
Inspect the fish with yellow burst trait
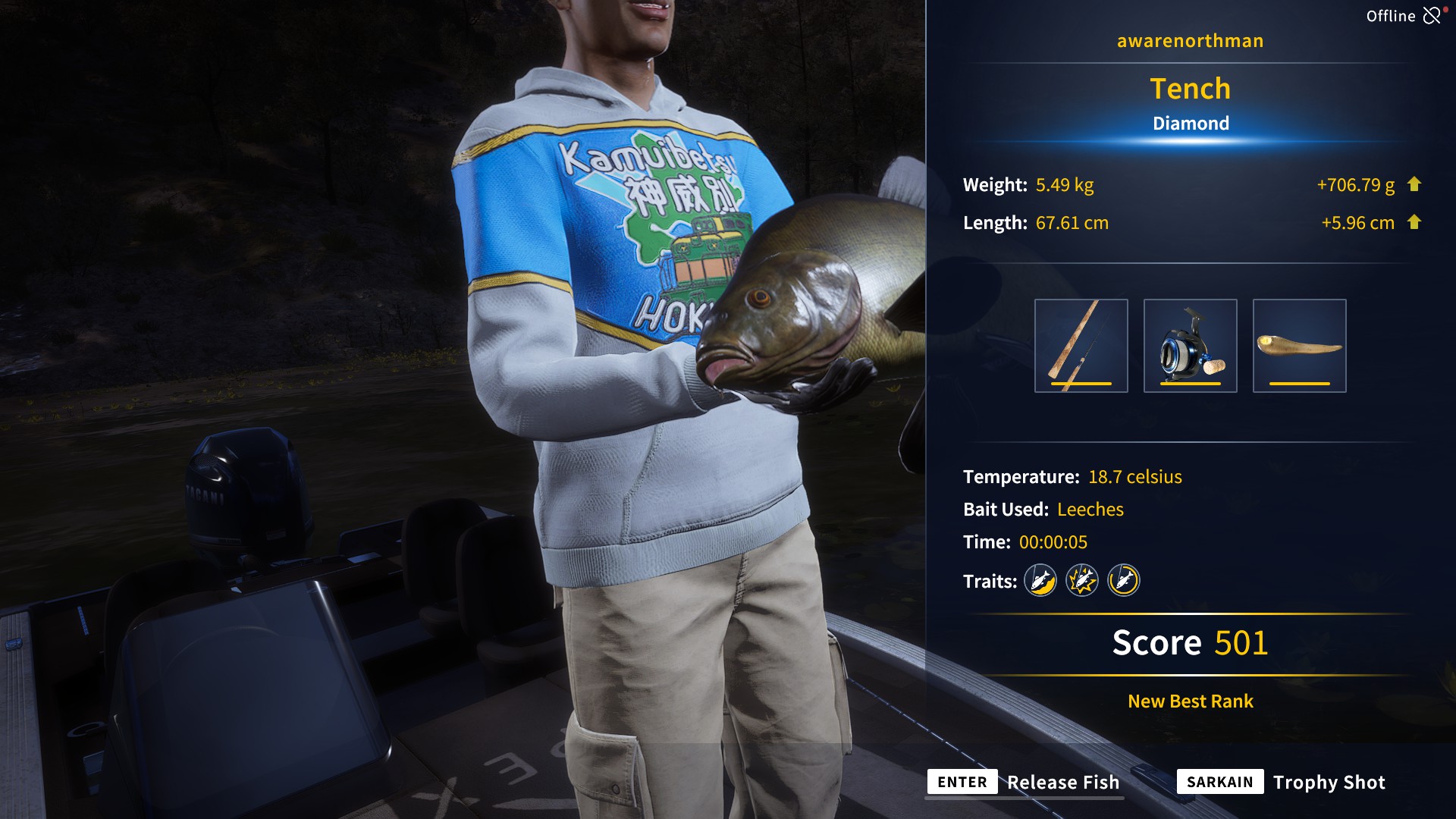click(1082, 581)
